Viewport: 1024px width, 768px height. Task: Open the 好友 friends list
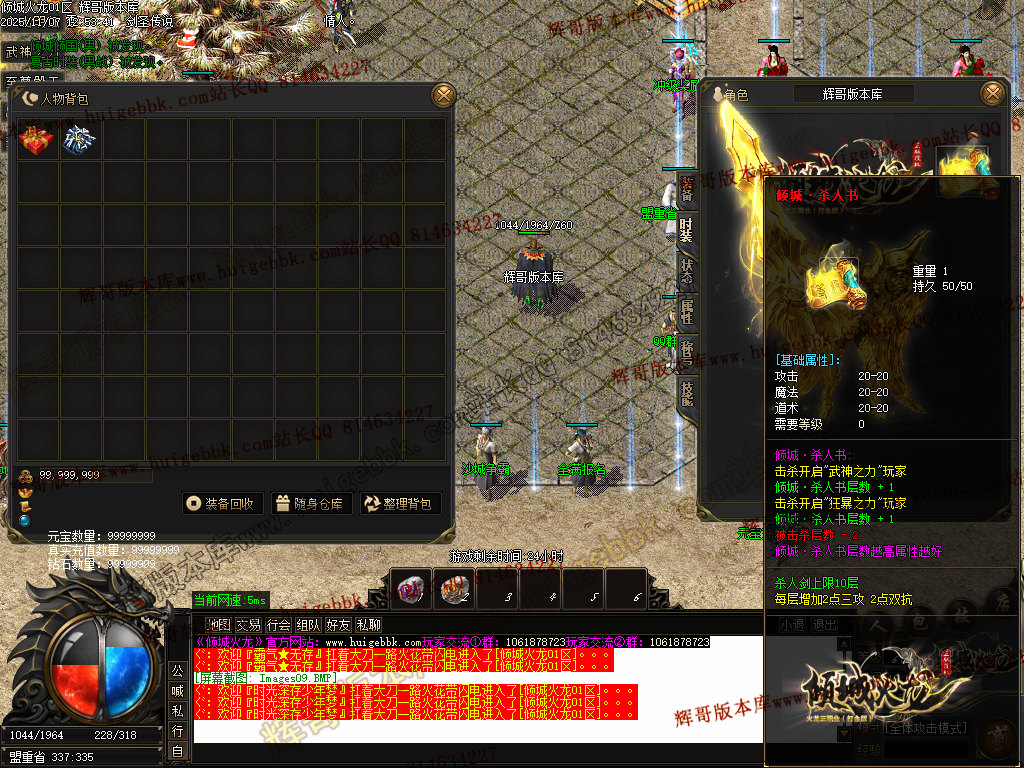coord(339,625)
